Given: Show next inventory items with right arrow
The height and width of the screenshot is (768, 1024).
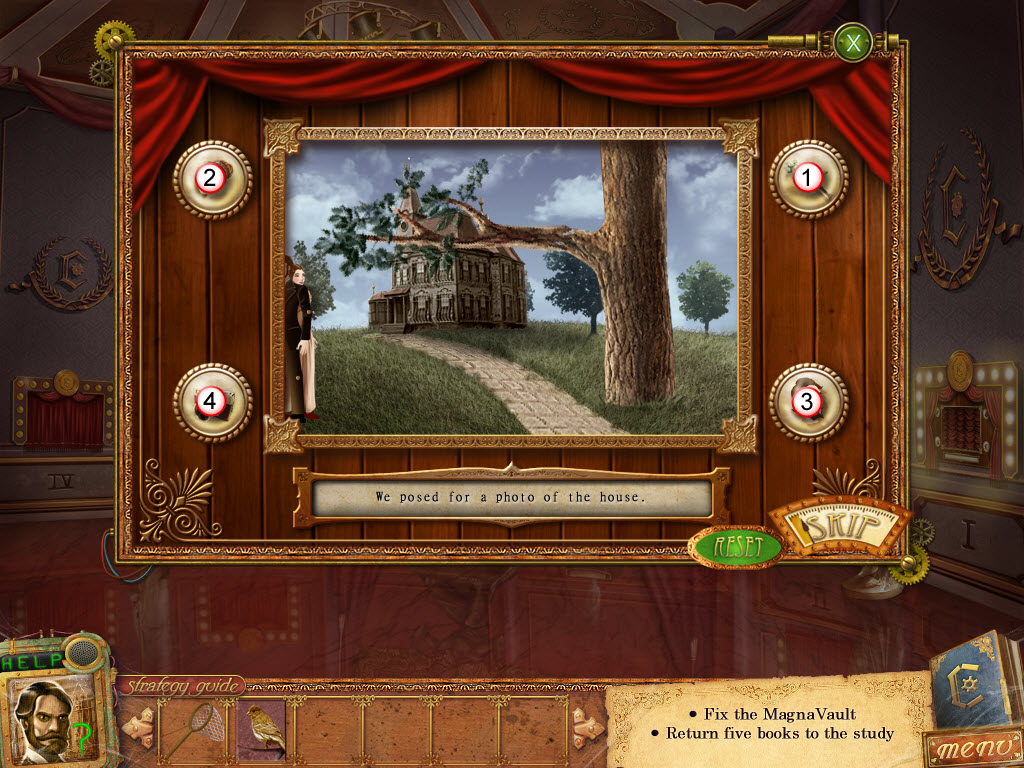Looking at the screenshot, I should point(587,730).
